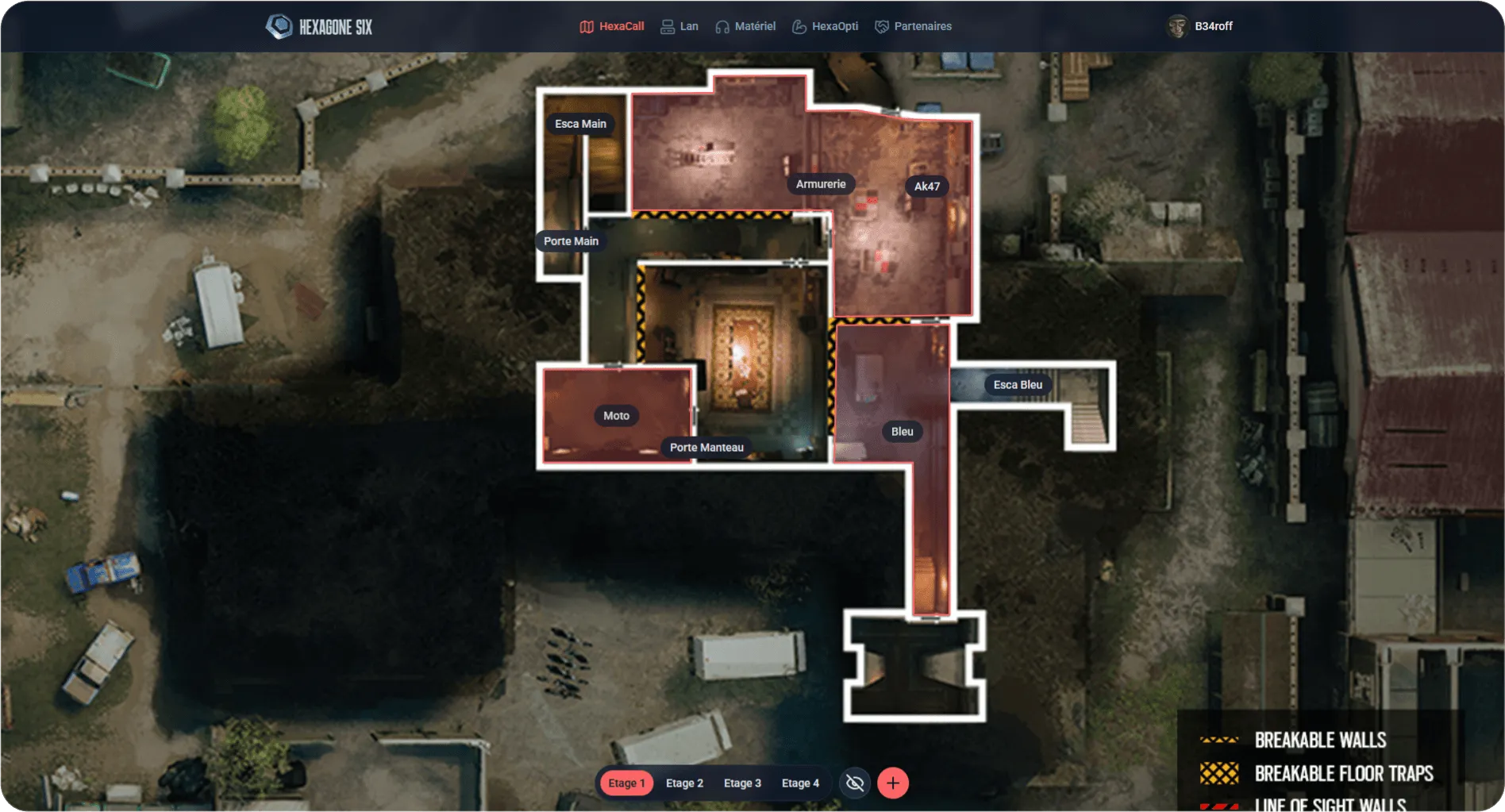Select the Moto room label

click(616, 416)
